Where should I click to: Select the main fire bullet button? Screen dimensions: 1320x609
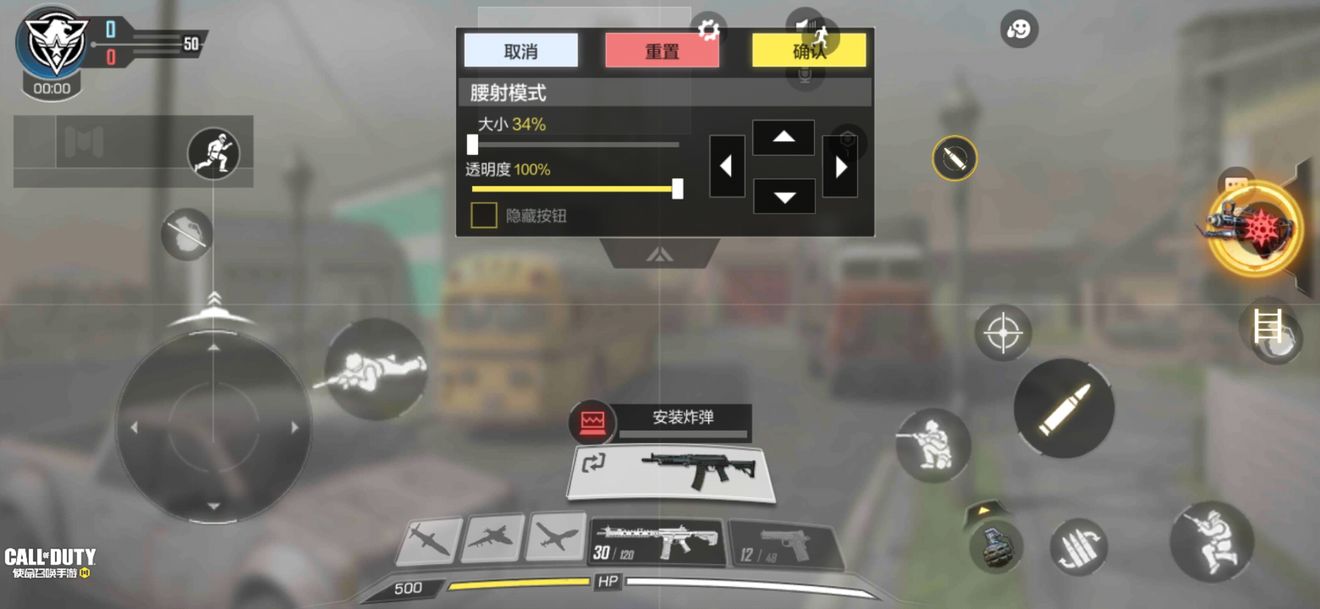click(x=1063, y=408)
